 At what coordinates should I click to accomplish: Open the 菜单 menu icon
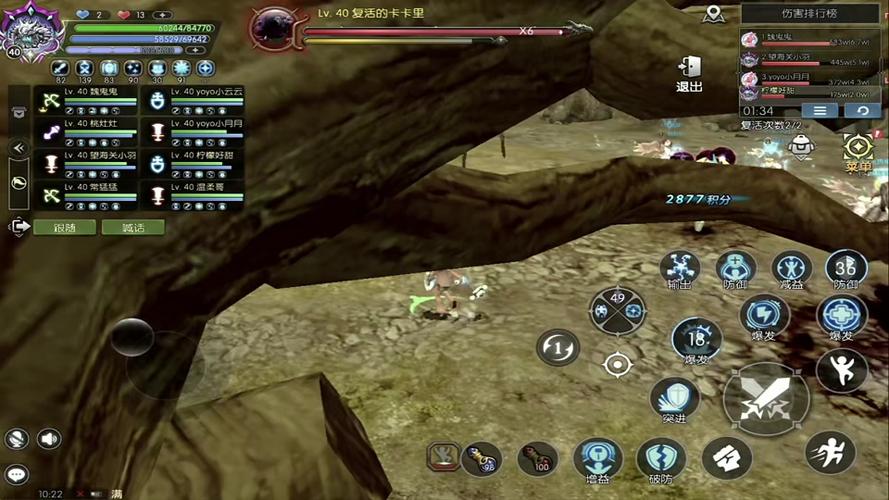tap(858, 149)
